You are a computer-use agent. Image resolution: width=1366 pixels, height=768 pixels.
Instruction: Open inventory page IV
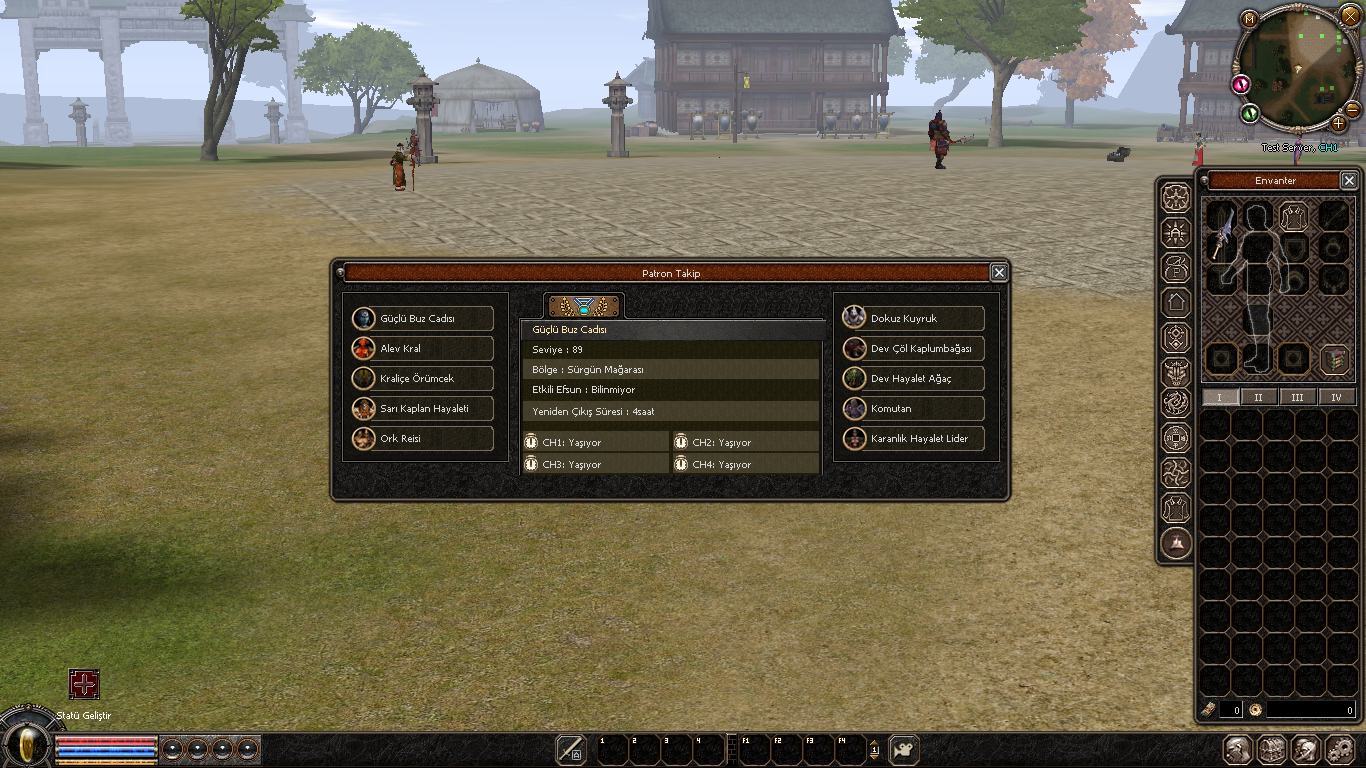click(1336, 397)
